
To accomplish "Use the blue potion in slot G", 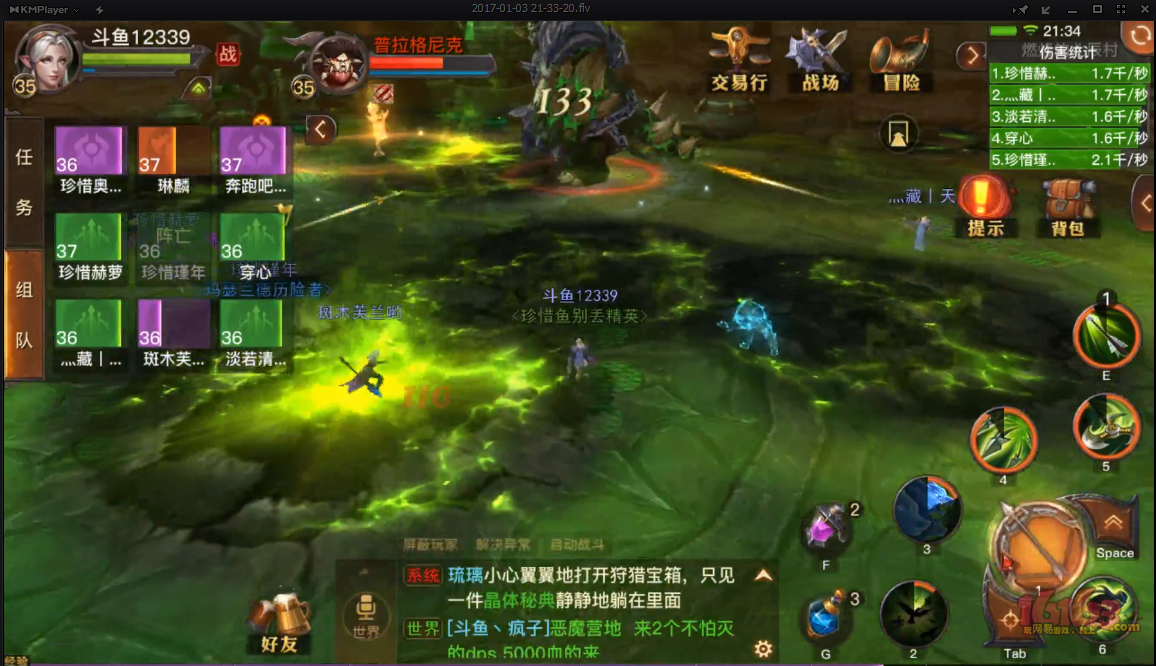I will tap(828, 618).
